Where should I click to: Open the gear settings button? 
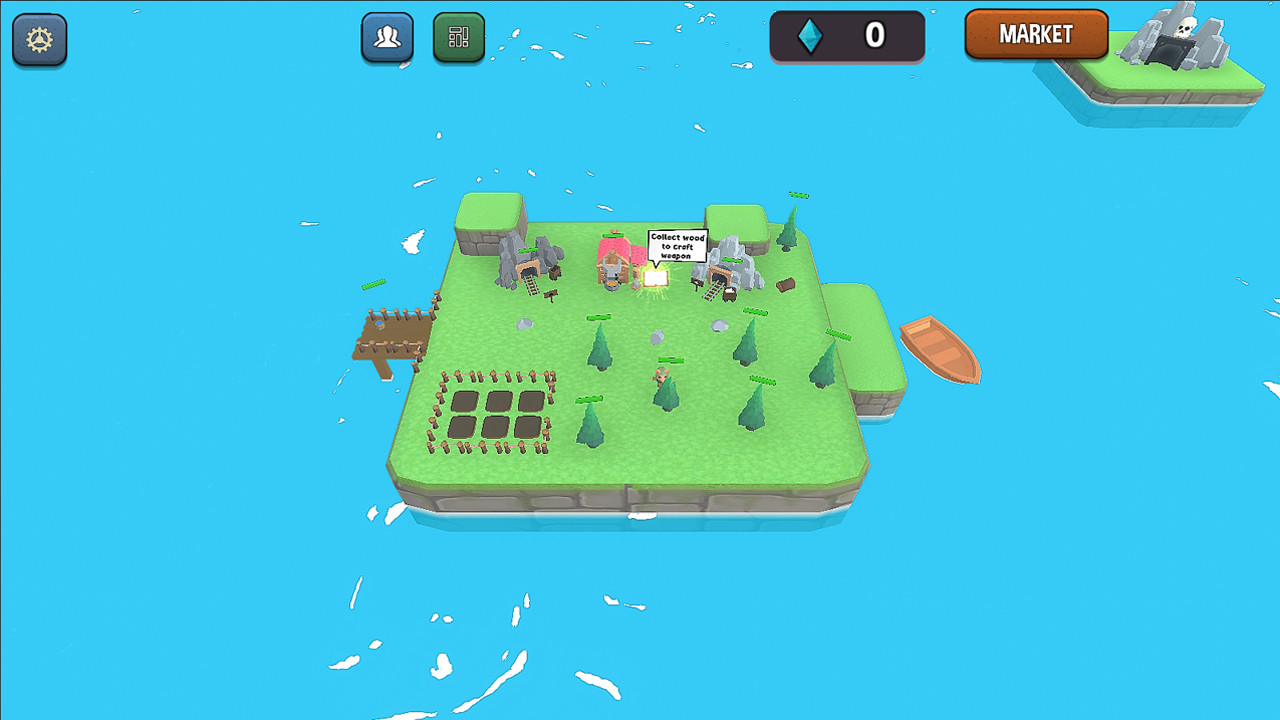coord(40,40)
